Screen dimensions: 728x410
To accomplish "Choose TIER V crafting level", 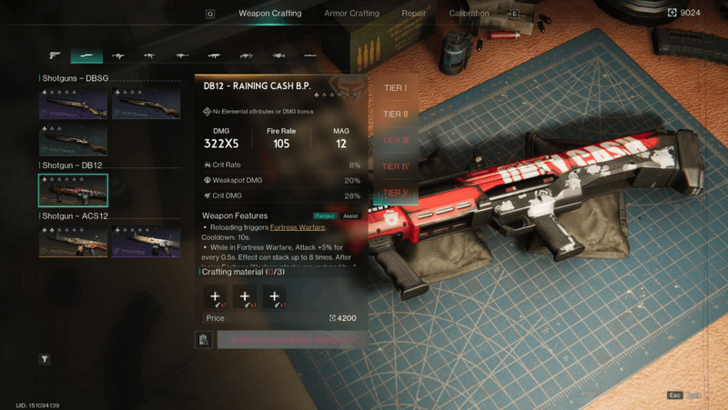I will [395, 193].
